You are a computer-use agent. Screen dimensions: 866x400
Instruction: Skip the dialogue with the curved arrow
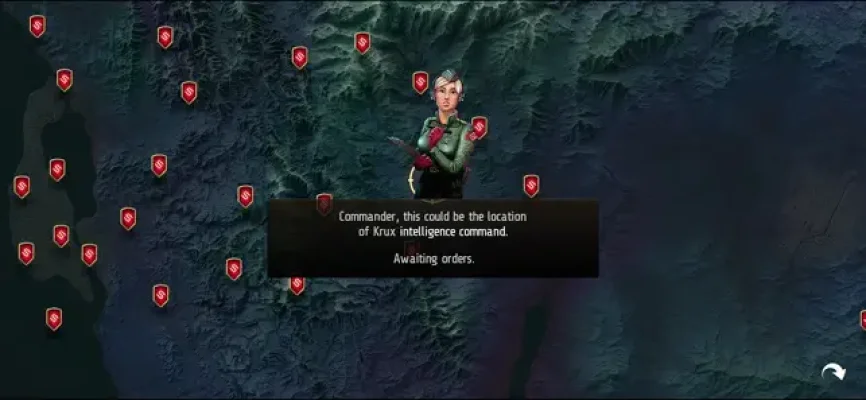coord(832,373)
